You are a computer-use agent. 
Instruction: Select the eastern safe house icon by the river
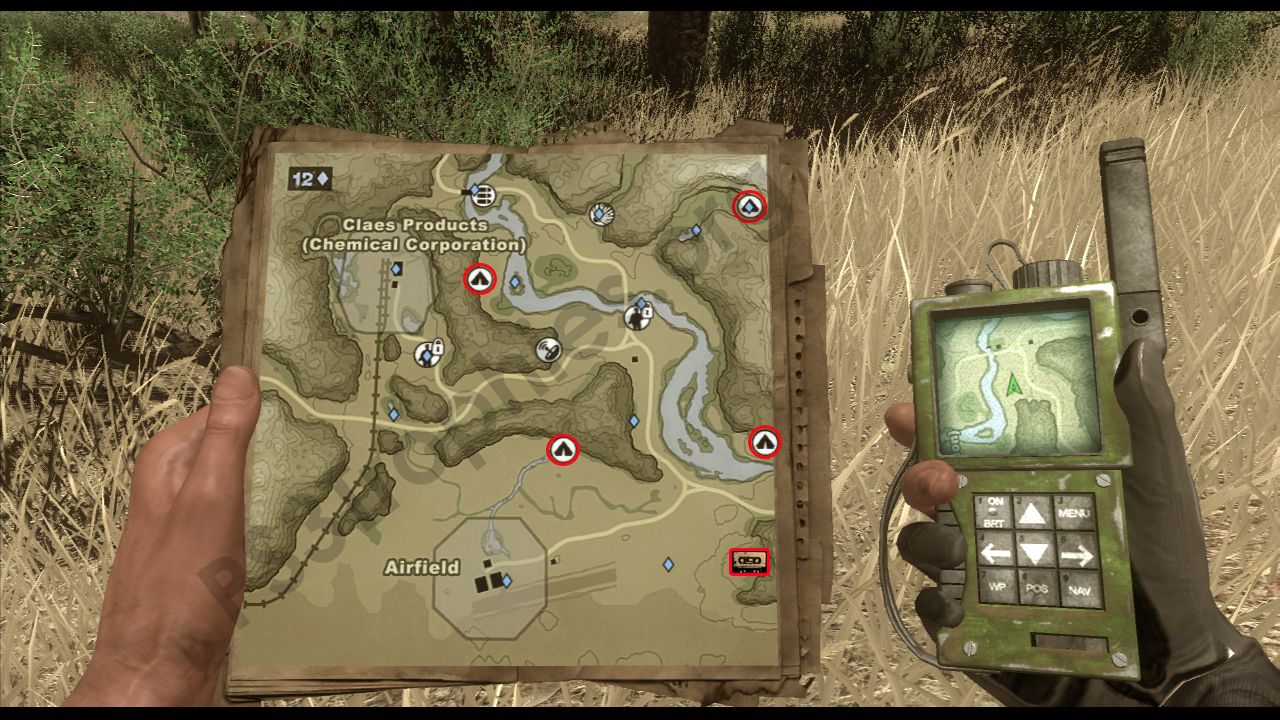[765, 443]
